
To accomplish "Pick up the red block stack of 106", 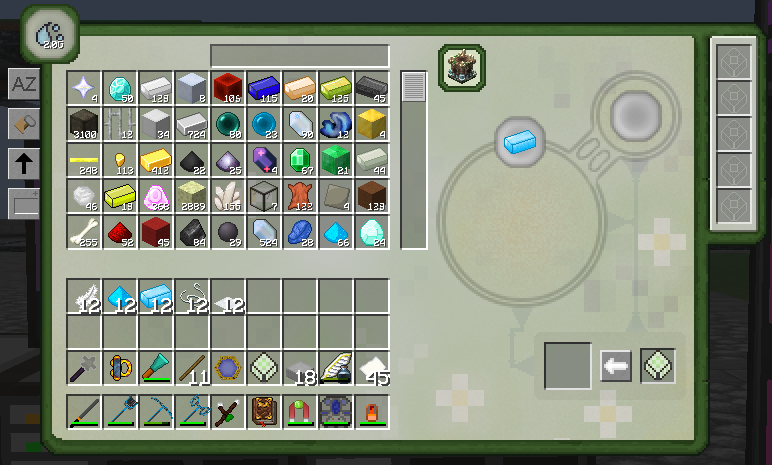I will [x=228, y=88].
